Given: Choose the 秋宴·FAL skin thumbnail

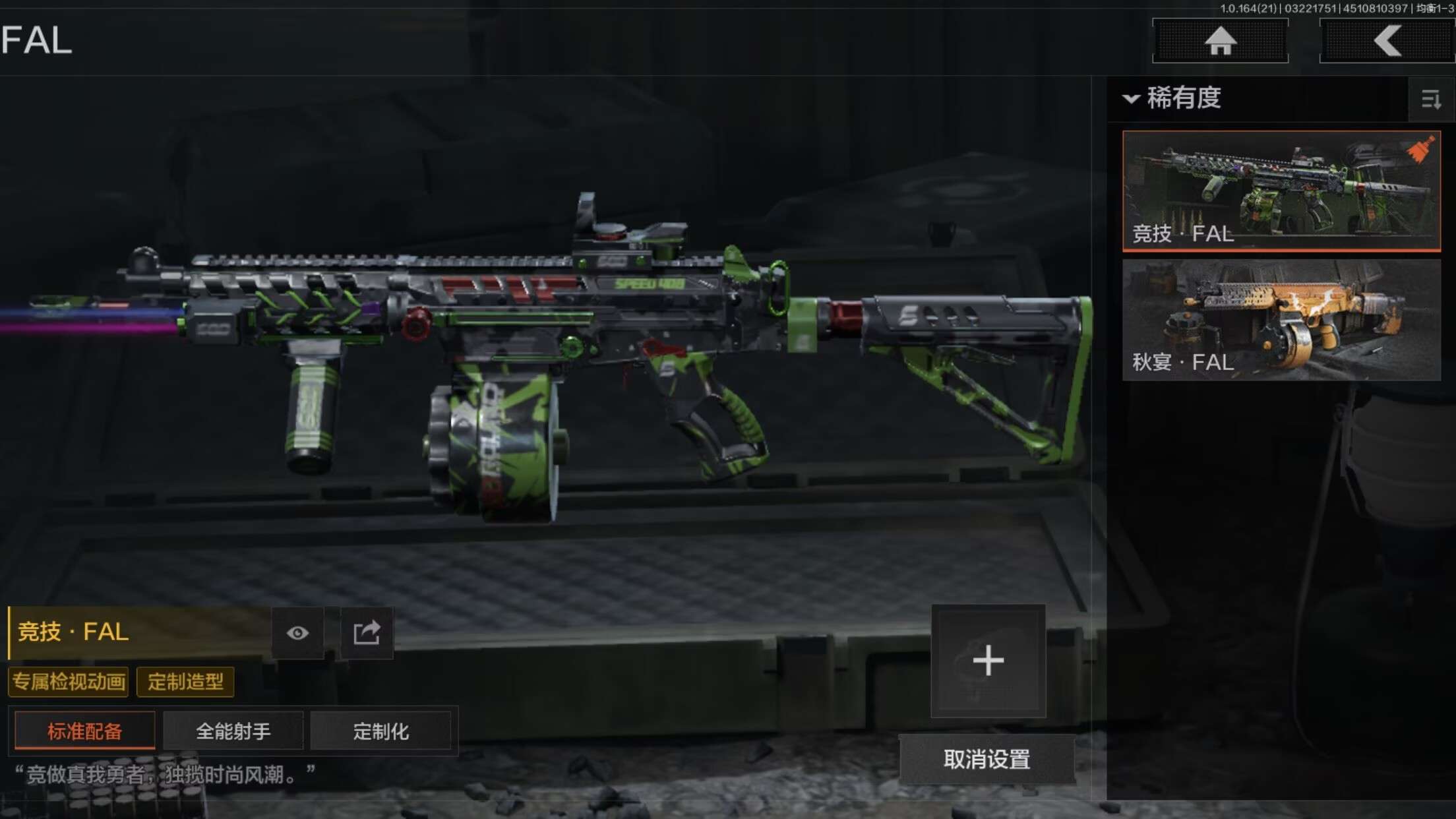Looking at the screenshot, I should [1281, 319].
